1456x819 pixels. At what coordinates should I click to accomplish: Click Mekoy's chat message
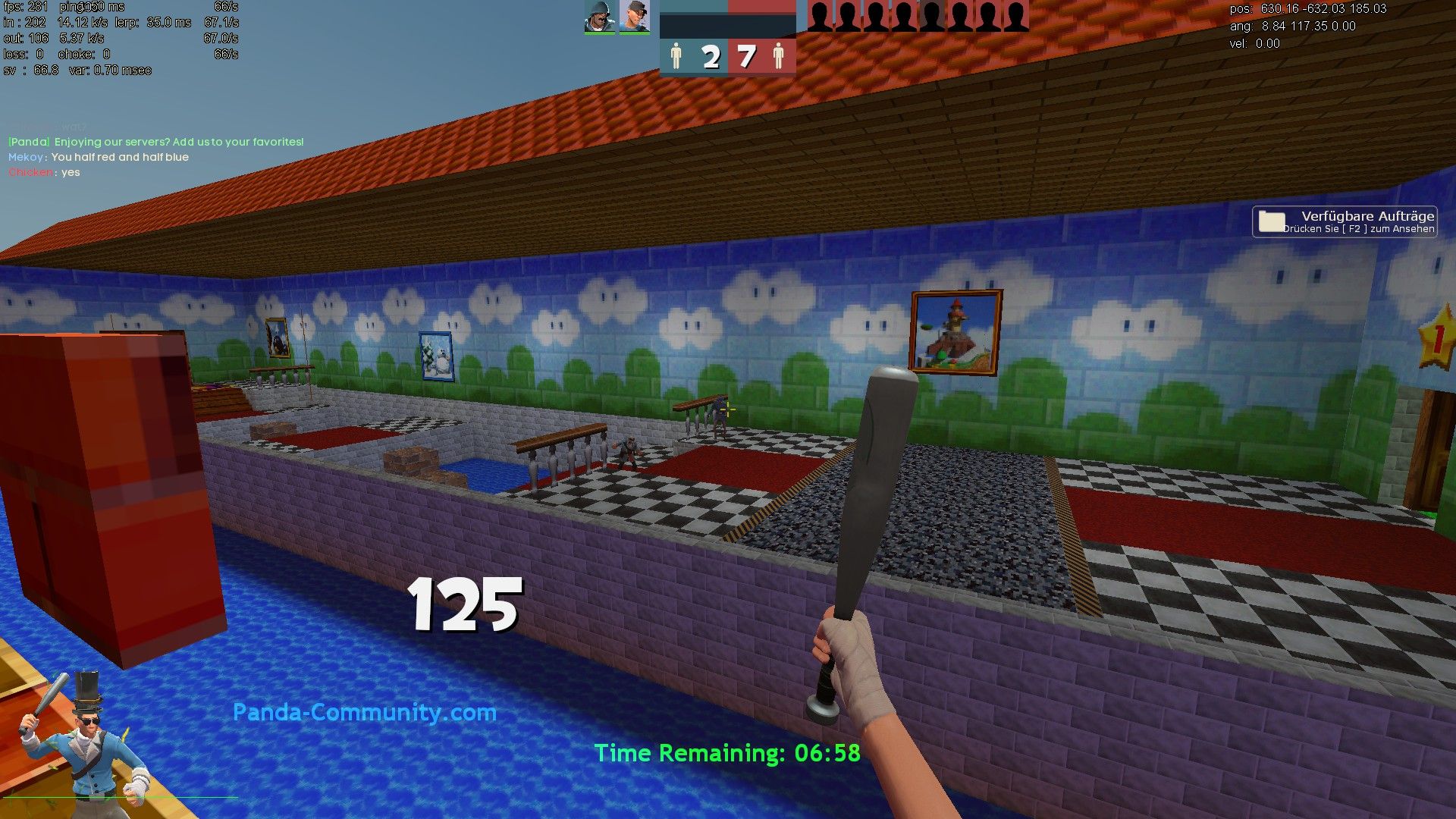(x=99, y=157)
